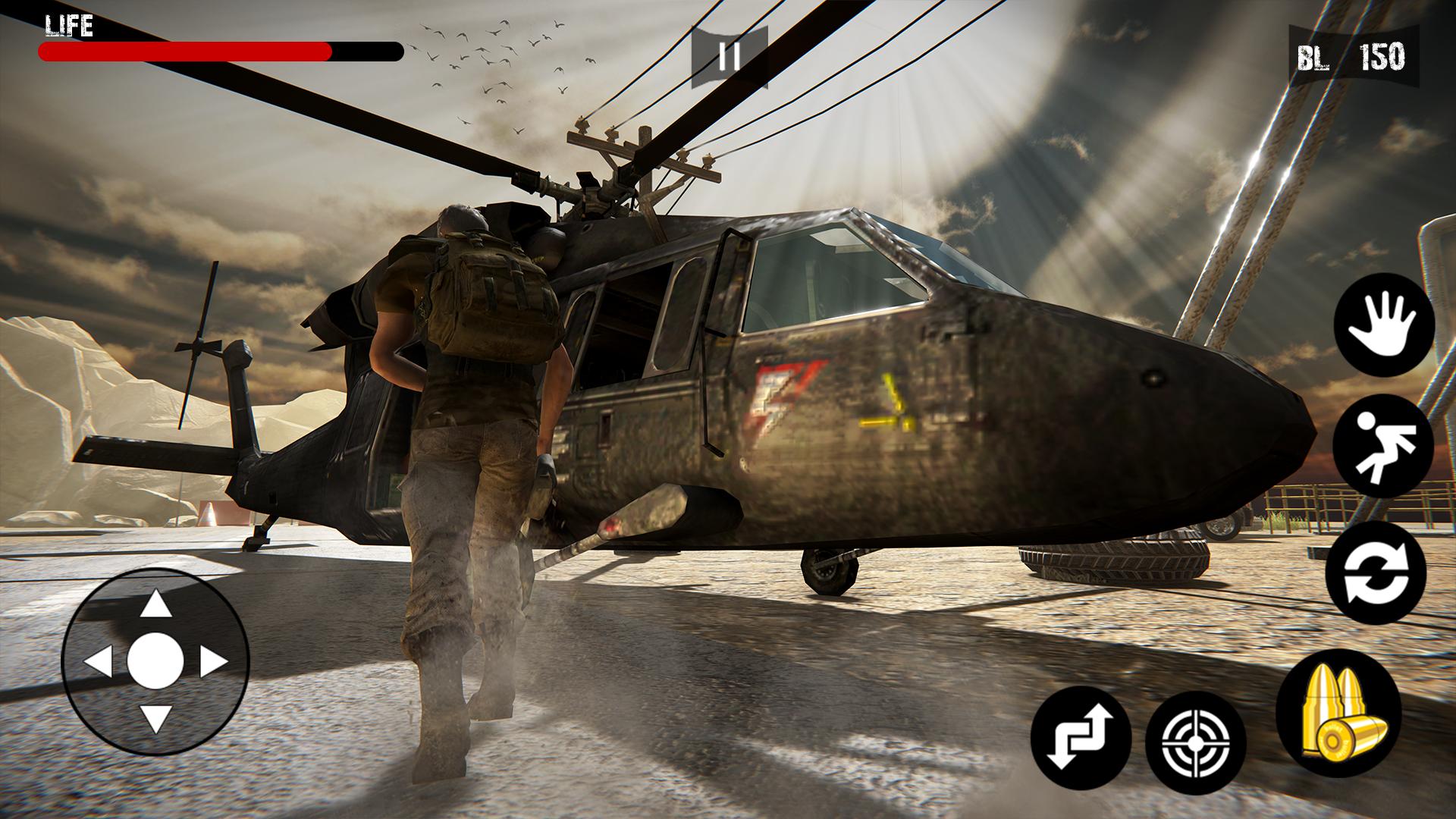Strafe left with the D-pad left arrow
Screen dimensions: 1456x819
99,662
